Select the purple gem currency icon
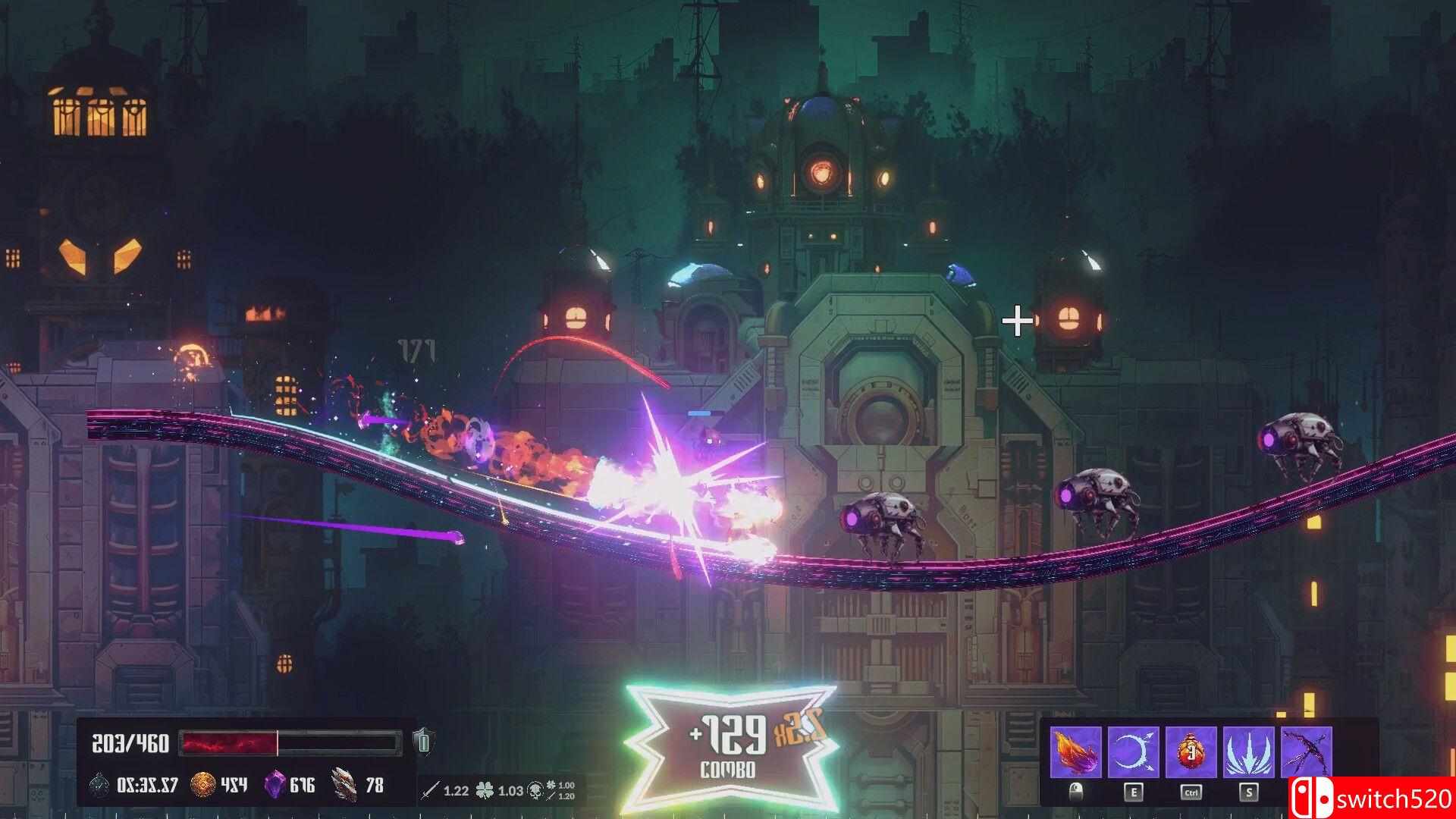 pos(276,783)
